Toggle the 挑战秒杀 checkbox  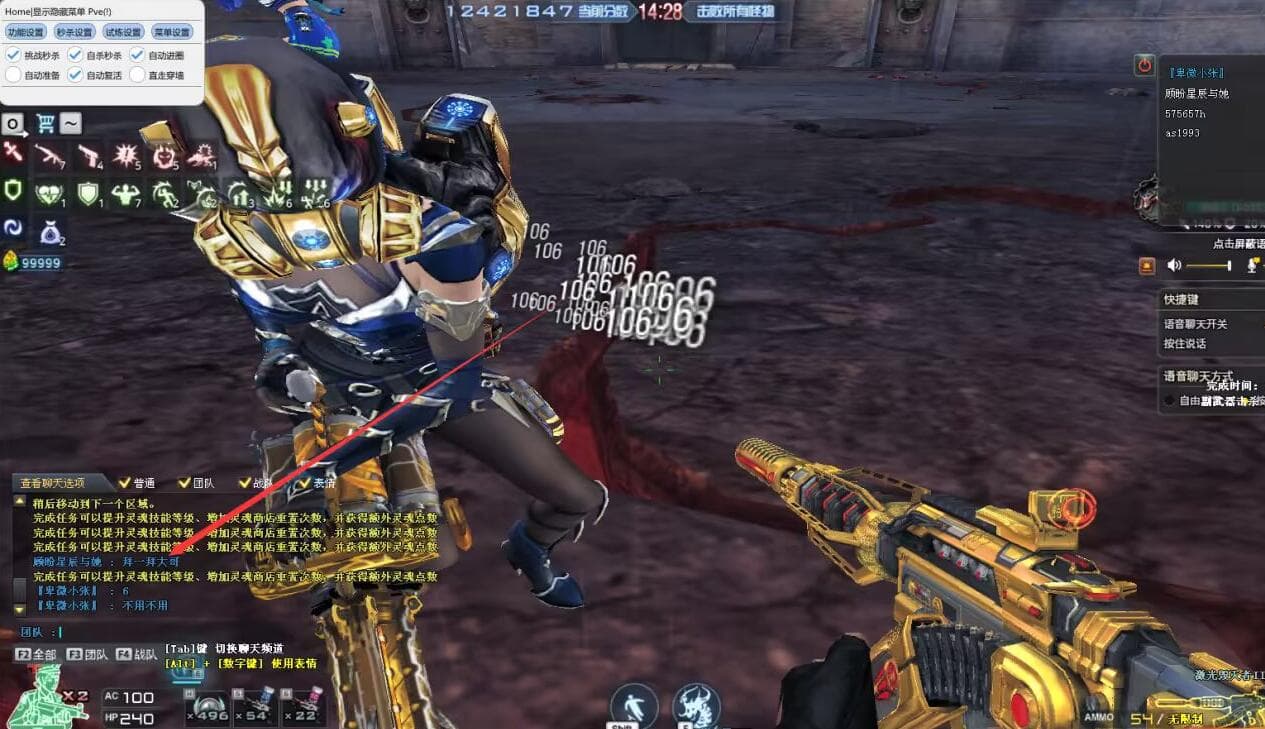click(13, 55)
